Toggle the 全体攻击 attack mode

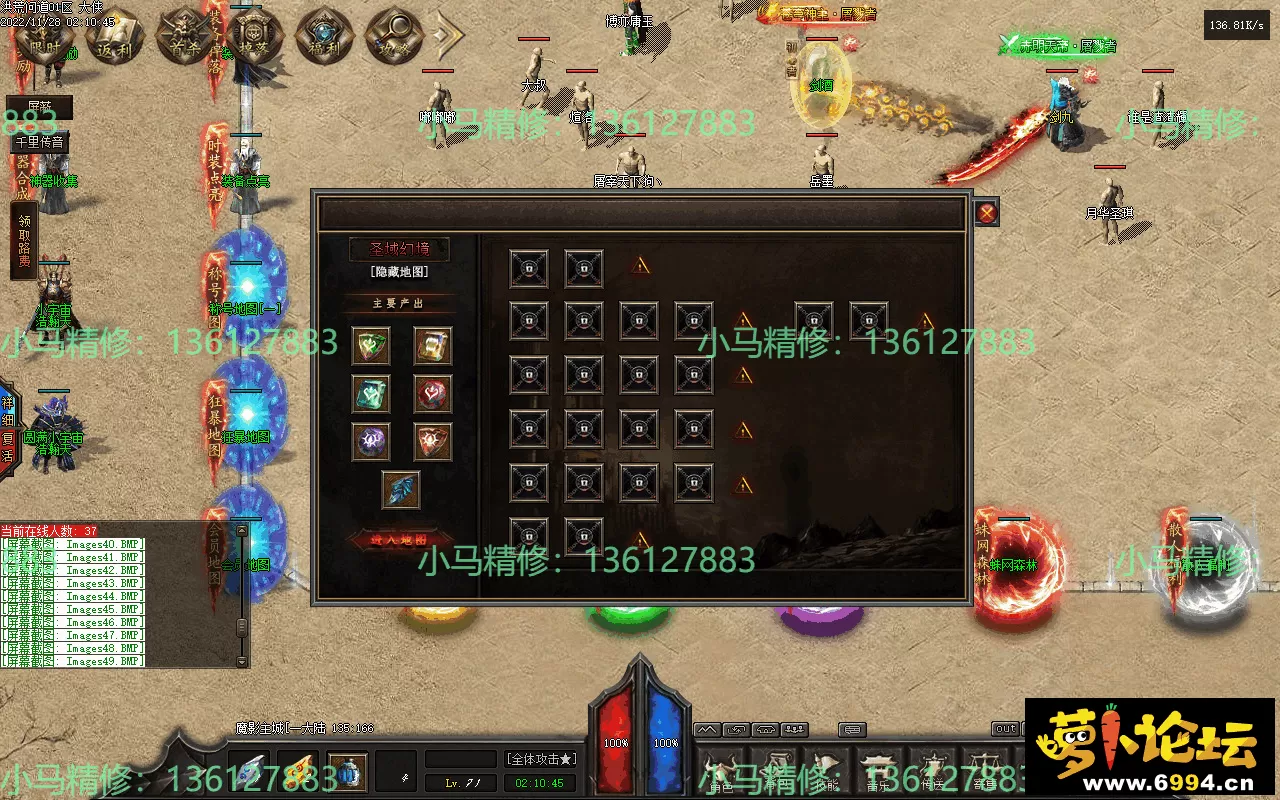[x=541, y=759]
